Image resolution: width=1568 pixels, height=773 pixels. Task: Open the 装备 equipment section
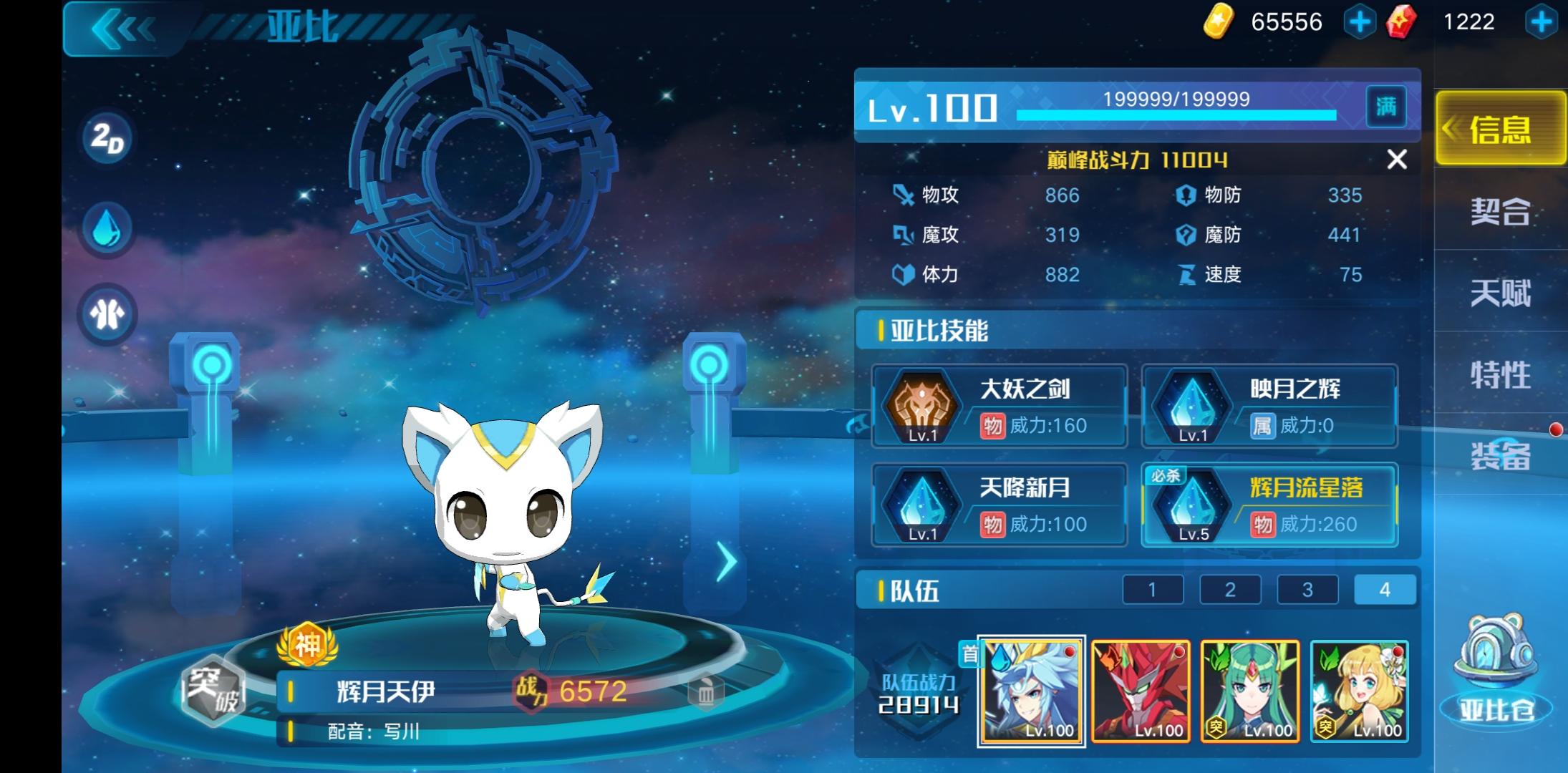(1499, 458)
